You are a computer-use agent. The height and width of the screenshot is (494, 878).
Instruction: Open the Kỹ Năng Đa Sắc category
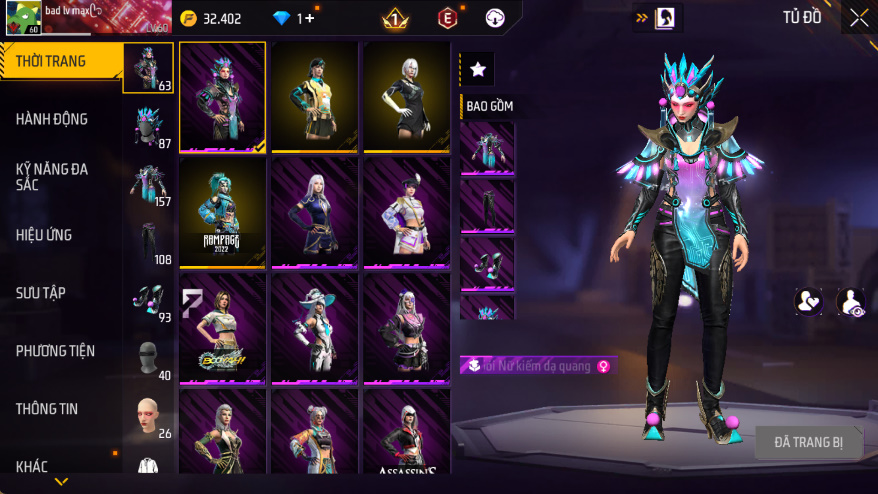click(x=52, y=177)
